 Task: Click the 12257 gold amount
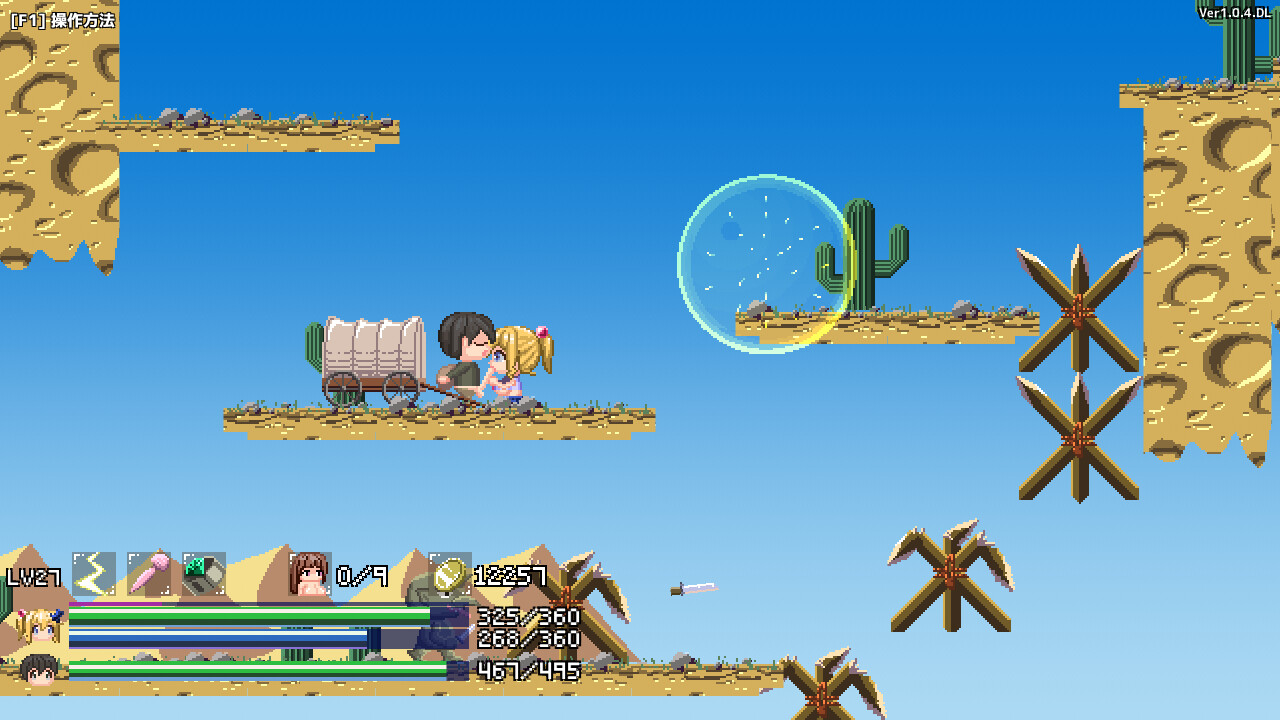(x=512, y=576)
